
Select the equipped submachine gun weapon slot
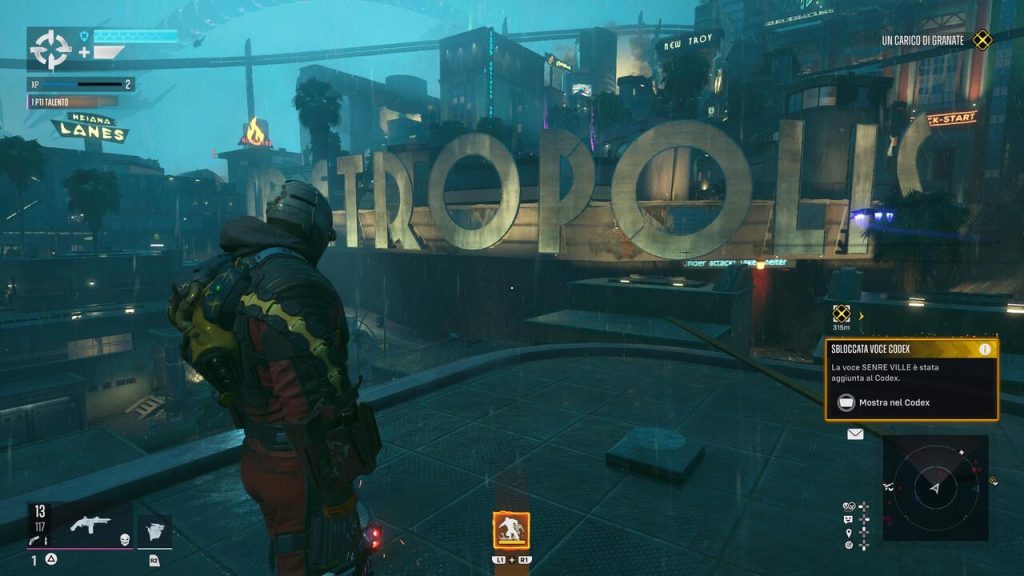coord(91,524)
